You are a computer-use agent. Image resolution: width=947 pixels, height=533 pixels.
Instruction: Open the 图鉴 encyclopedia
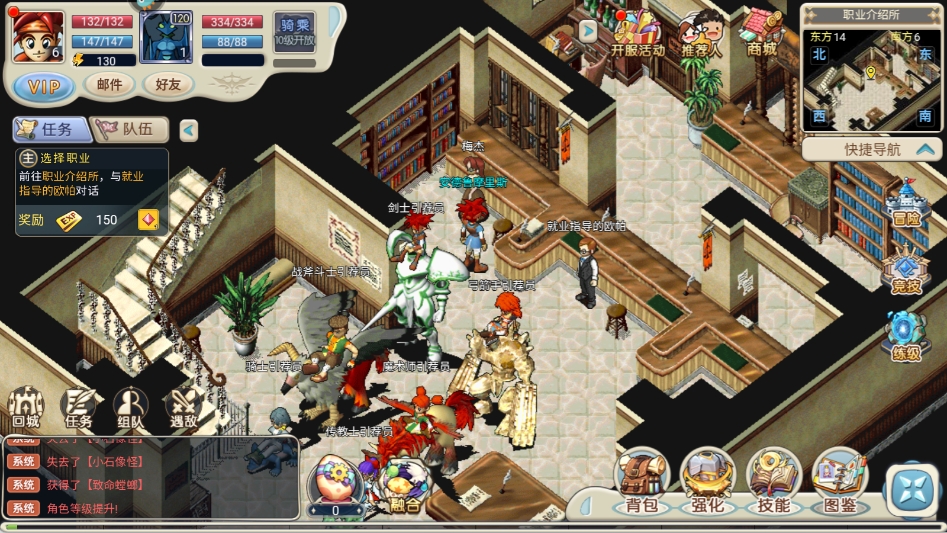pos(839,482)
